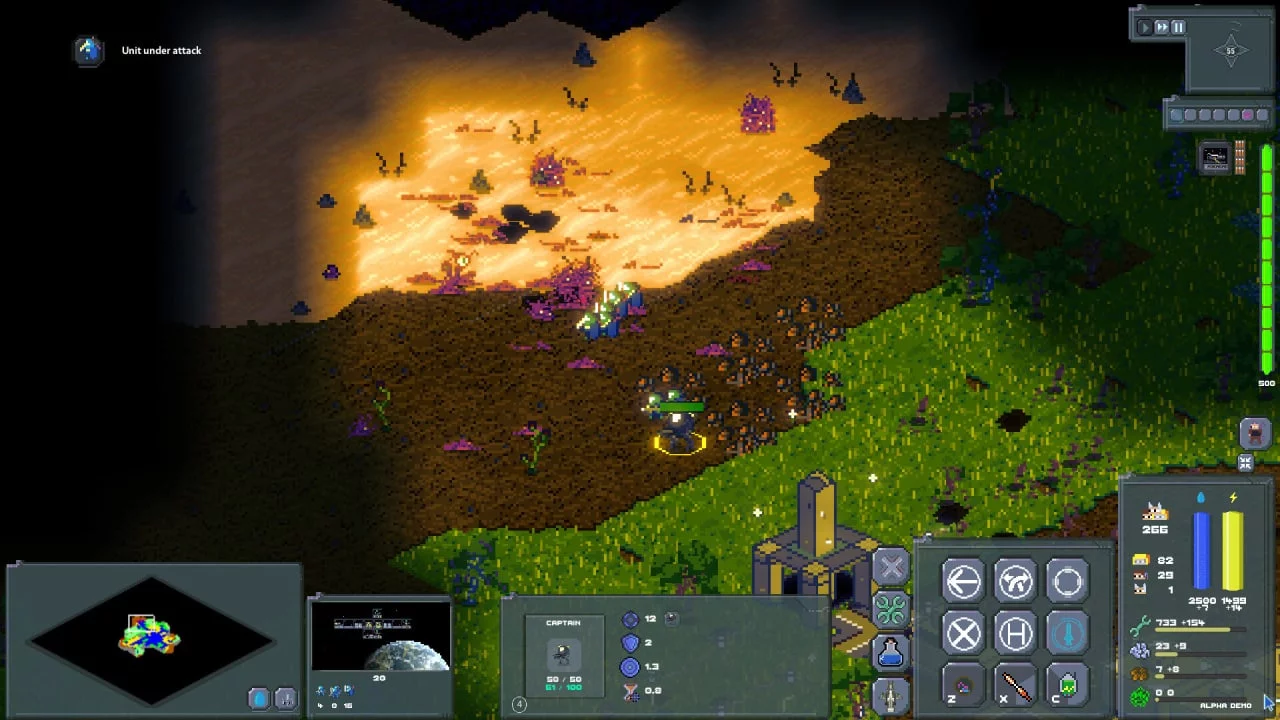Click the left-arrow move command button
This screenshot has width=1280, height=720.
click(x=963, y=582)
